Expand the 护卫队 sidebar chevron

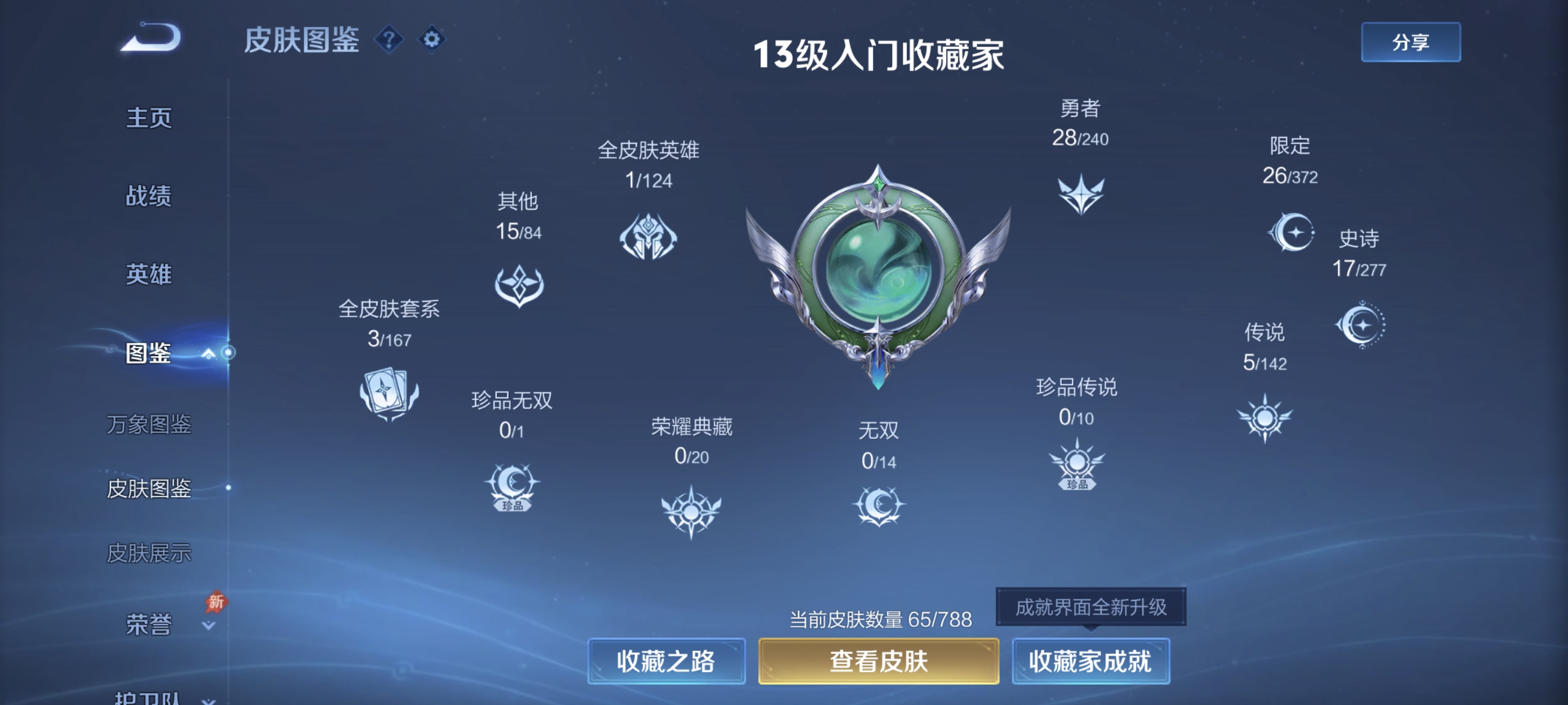pos(210,700)
